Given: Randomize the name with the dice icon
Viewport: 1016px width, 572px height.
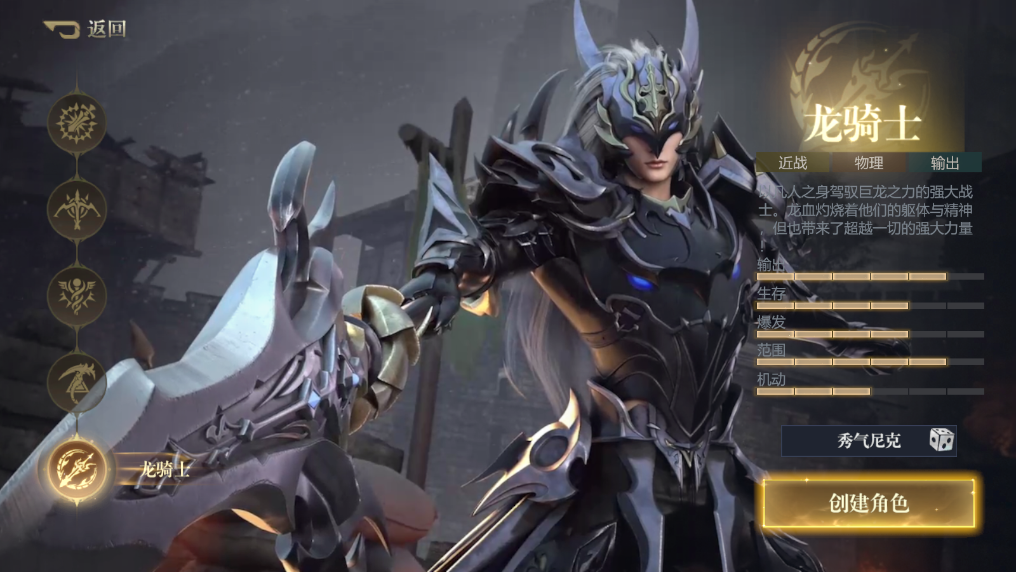Looking at the screenshot, I should point(940,440).
